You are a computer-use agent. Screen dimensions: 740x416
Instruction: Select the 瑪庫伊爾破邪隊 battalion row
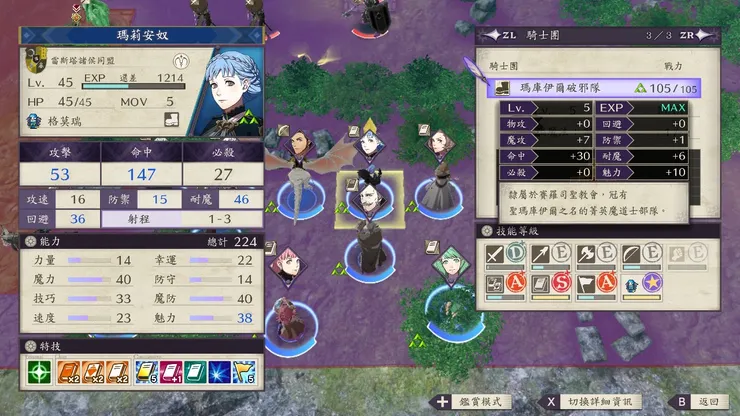point(597,88)
